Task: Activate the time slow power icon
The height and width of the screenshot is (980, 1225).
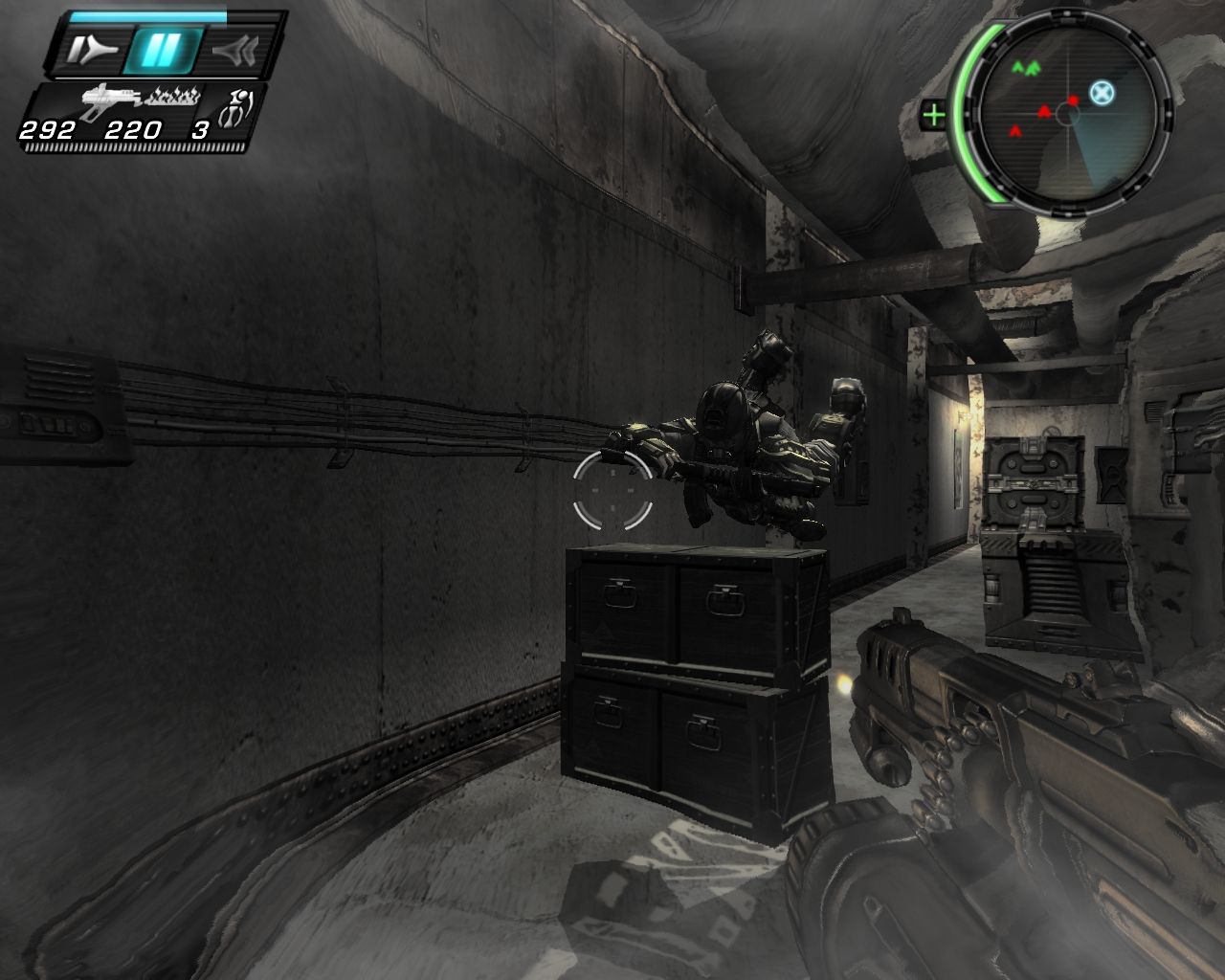Action: (x=92, y=50)
